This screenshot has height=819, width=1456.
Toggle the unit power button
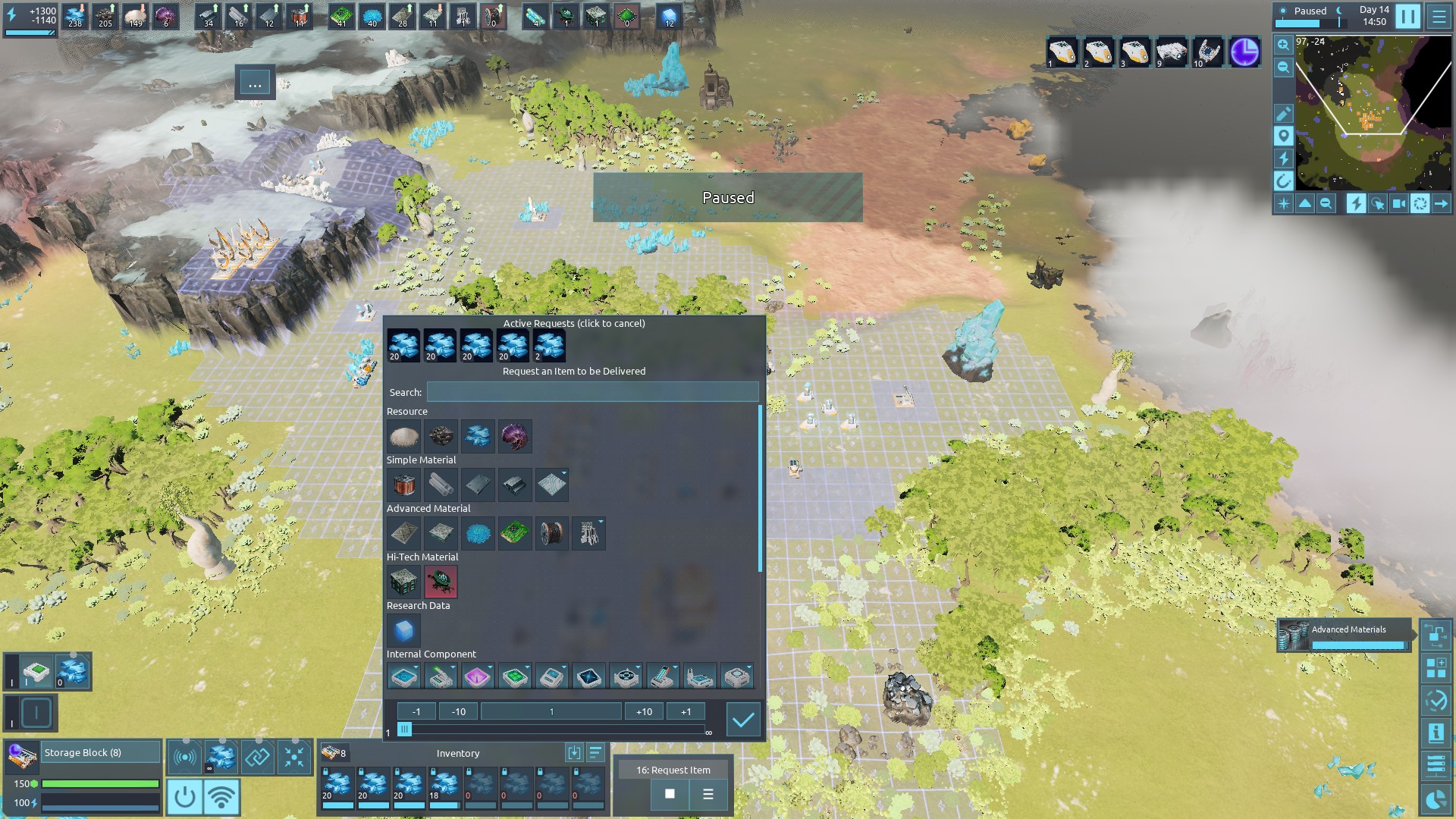[184, 797]
